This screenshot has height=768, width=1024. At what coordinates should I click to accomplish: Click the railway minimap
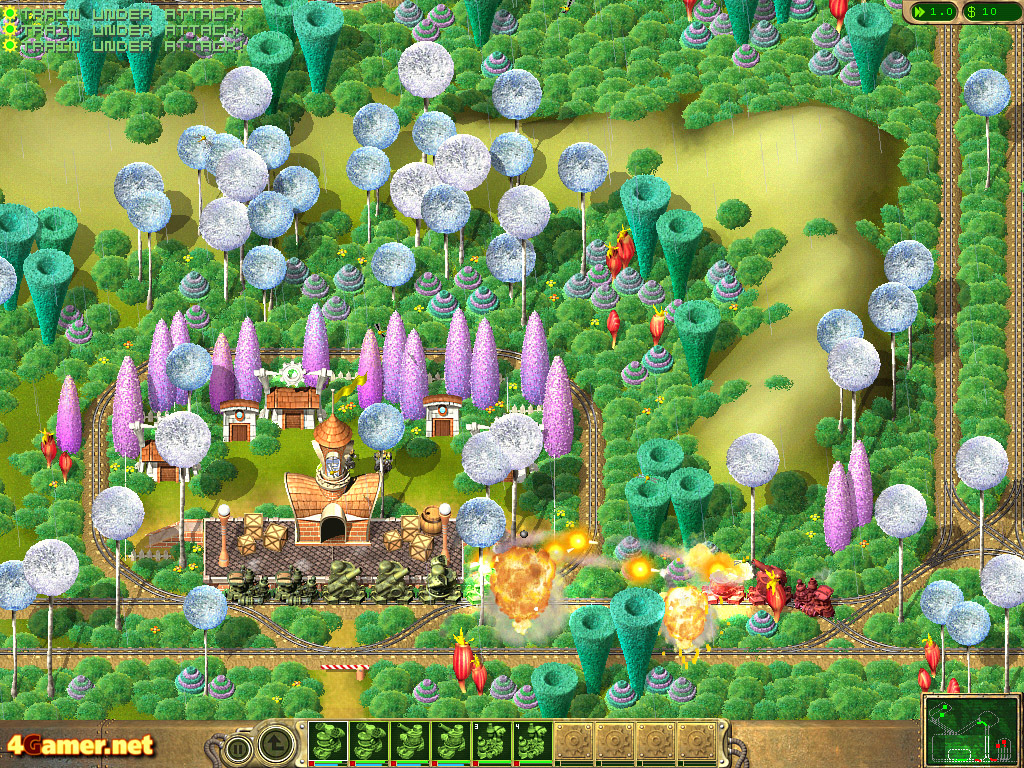pos(972,729)
